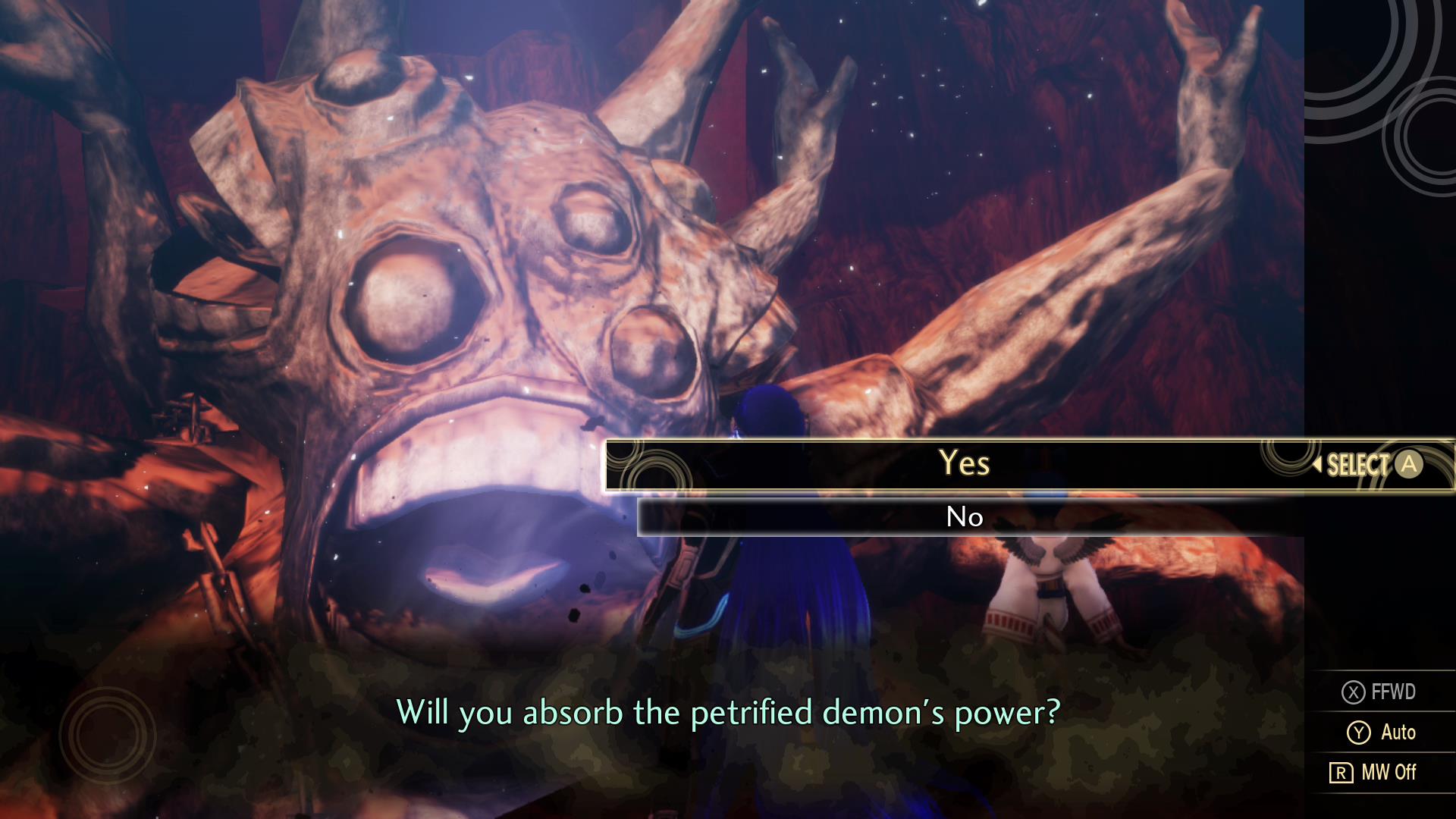
Task: Select the No dialogue option
Action: coord(965,517)
